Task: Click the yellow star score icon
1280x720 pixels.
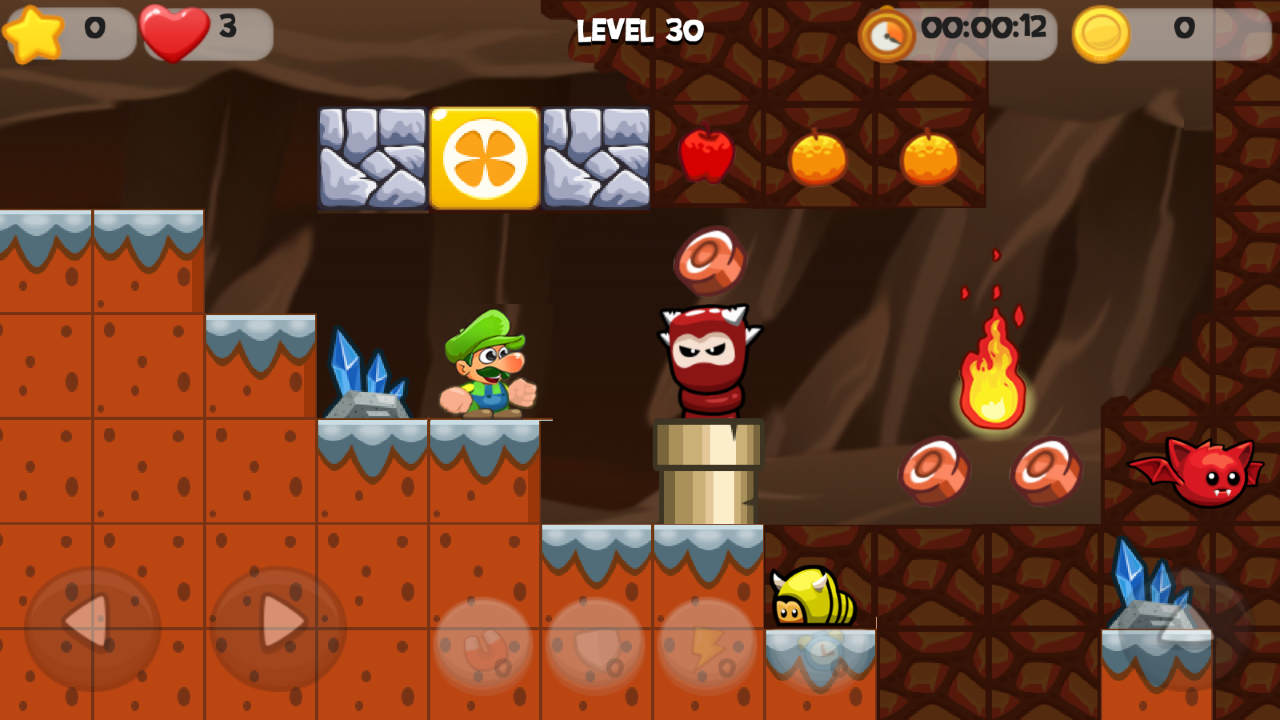Action: coord(35,30)
